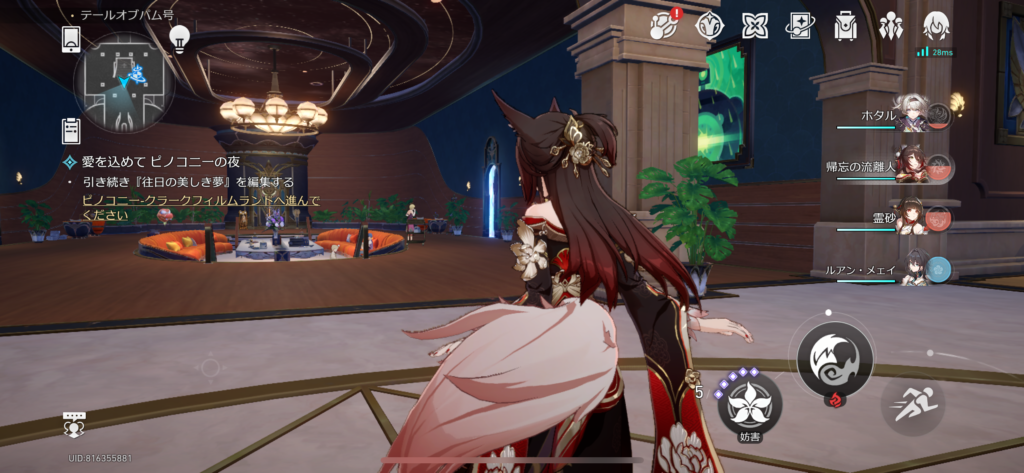Open the team lineup icon

pos(890,26)
